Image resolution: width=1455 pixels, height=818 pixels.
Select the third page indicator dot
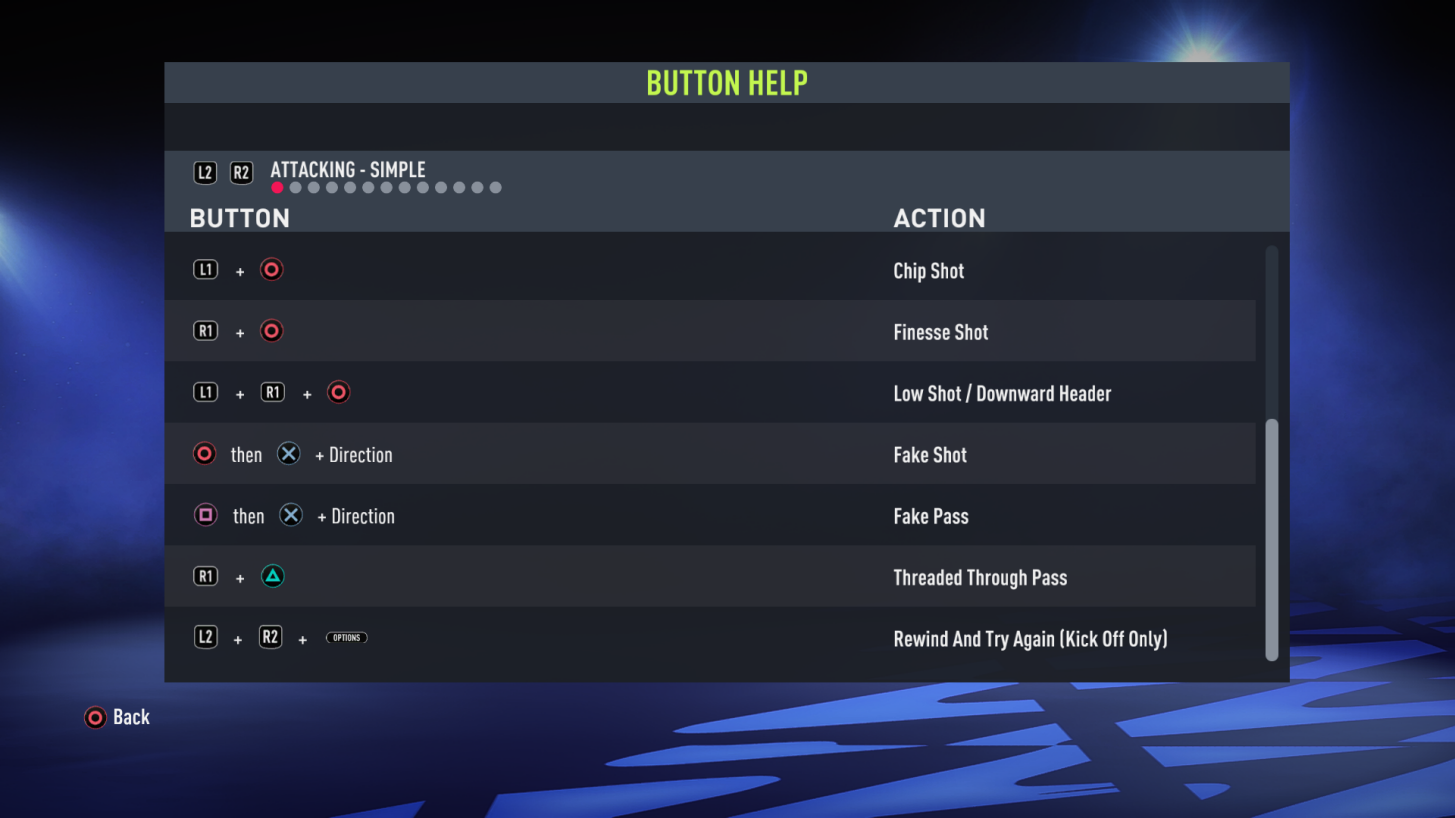(x=313, y=187)
